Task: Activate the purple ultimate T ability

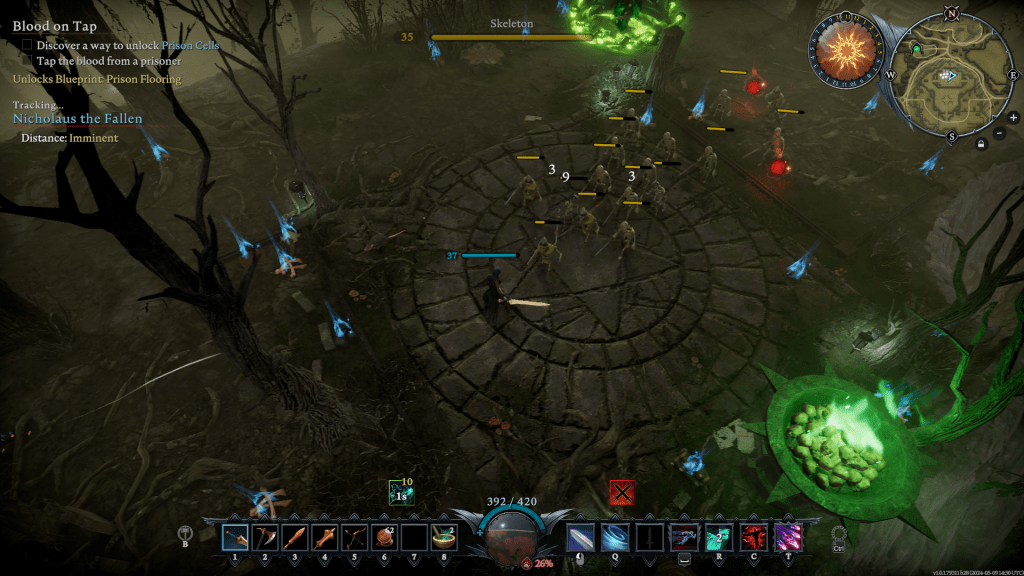Action: 789,538
